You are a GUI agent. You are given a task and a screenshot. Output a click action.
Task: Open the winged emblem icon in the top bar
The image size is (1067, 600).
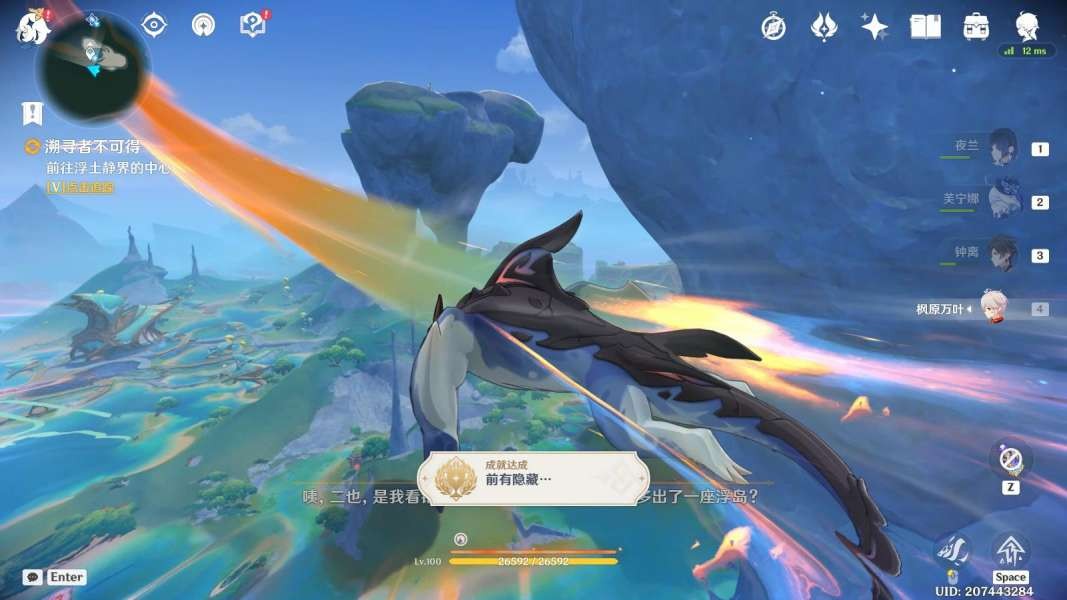823,27
